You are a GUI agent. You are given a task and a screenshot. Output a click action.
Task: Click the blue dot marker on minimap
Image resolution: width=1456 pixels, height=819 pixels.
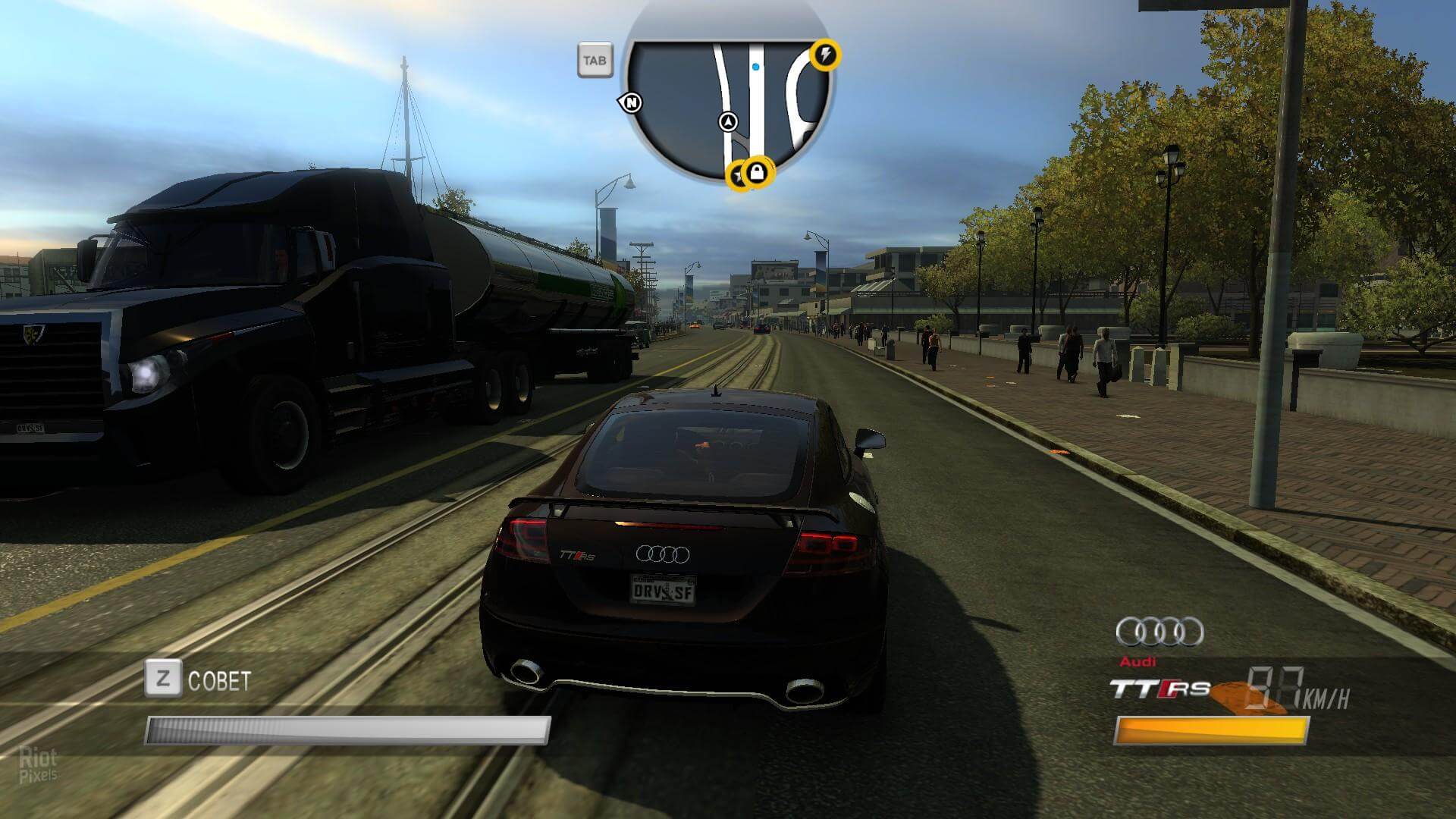[755, 67]
